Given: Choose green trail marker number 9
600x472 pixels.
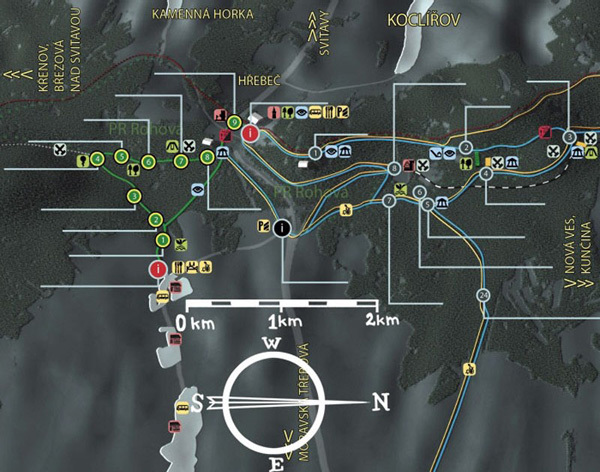Looking at the screenshot, I should pyautogui.click(x=234, y=123).
